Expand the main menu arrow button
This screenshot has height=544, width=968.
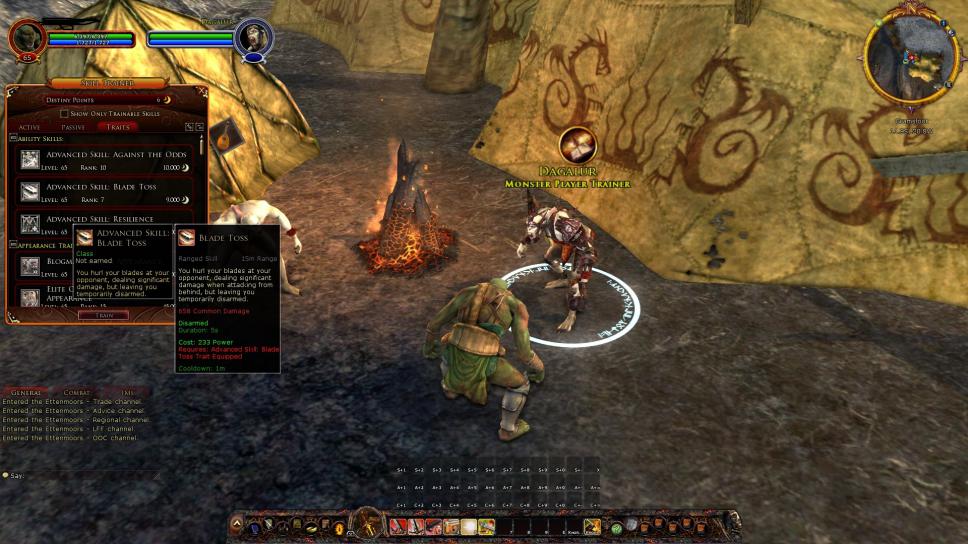pos(237,523)
